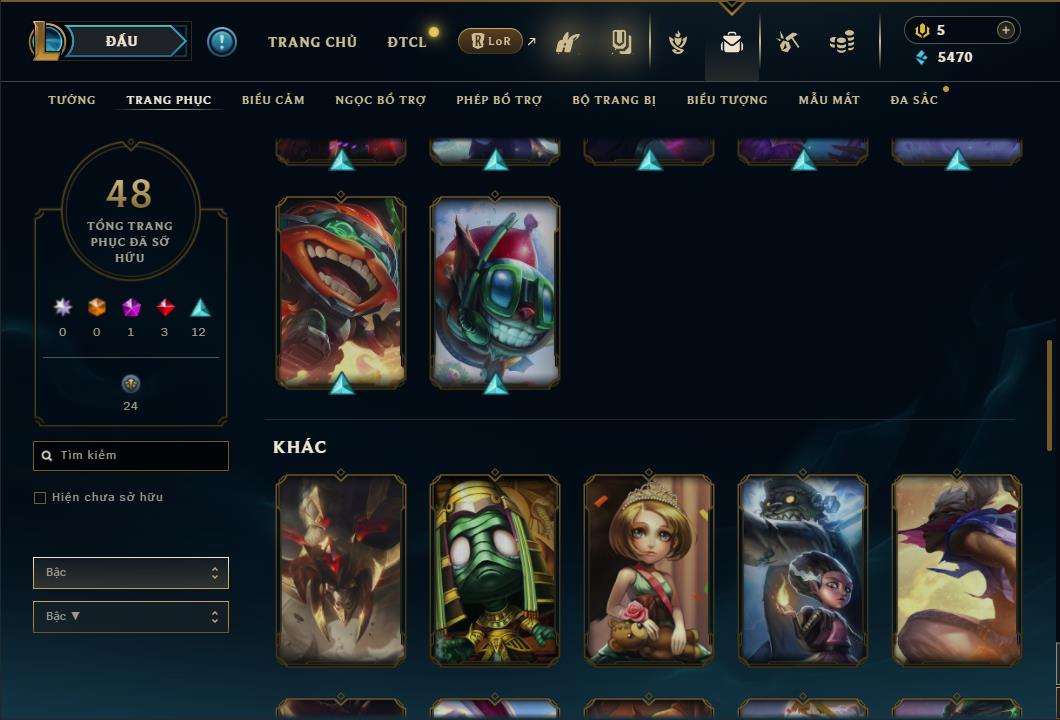
Task: View the BIỂU TƯỢNG tab
Action: [x=727, y=100]
